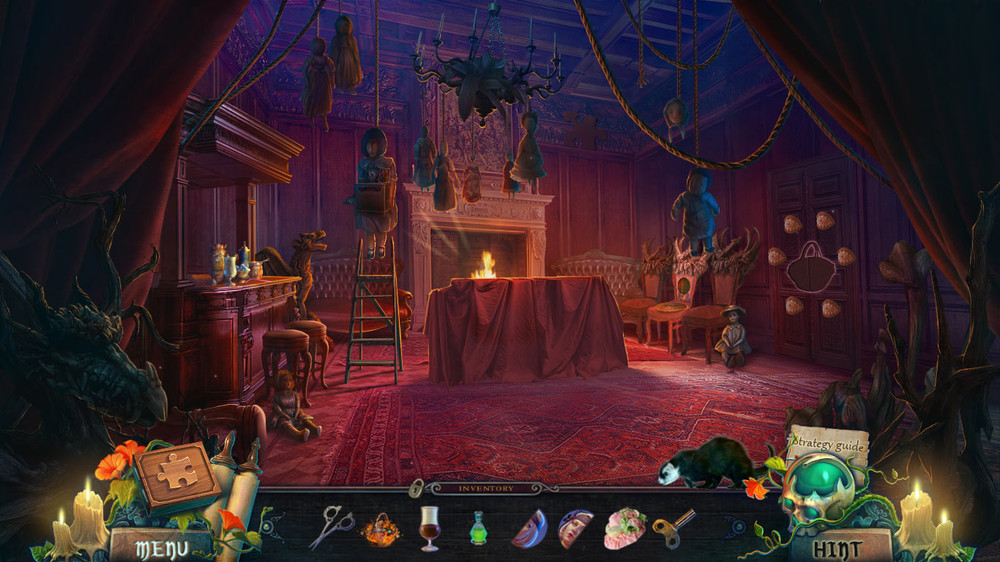Toggle the inventory padlock

coord(414,488)
